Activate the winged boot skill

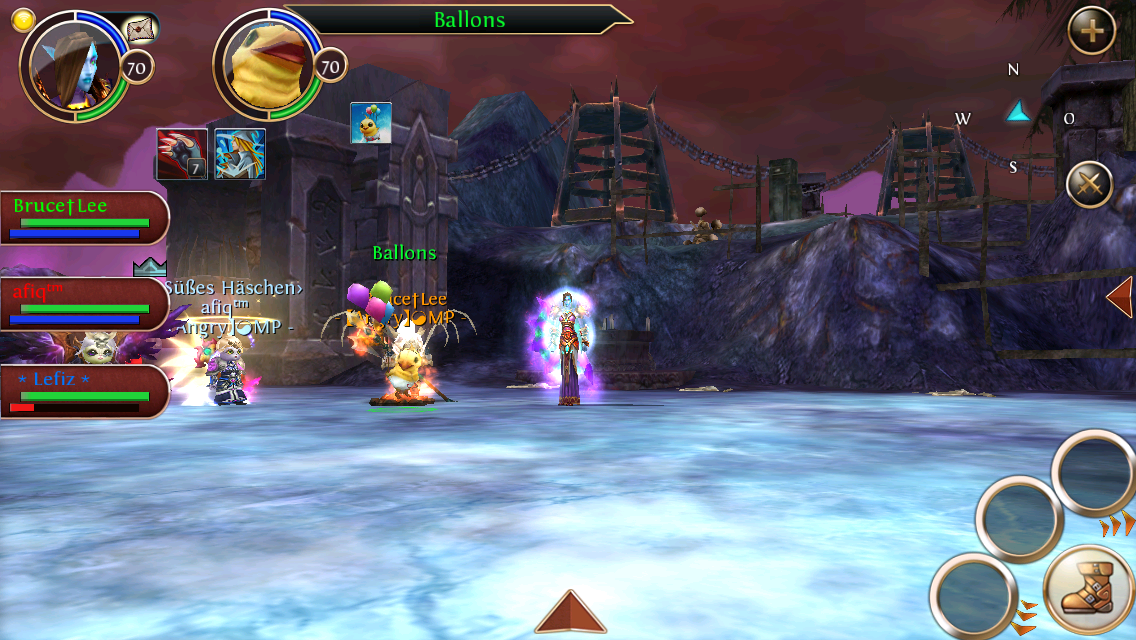click(x=1088, y=589)
